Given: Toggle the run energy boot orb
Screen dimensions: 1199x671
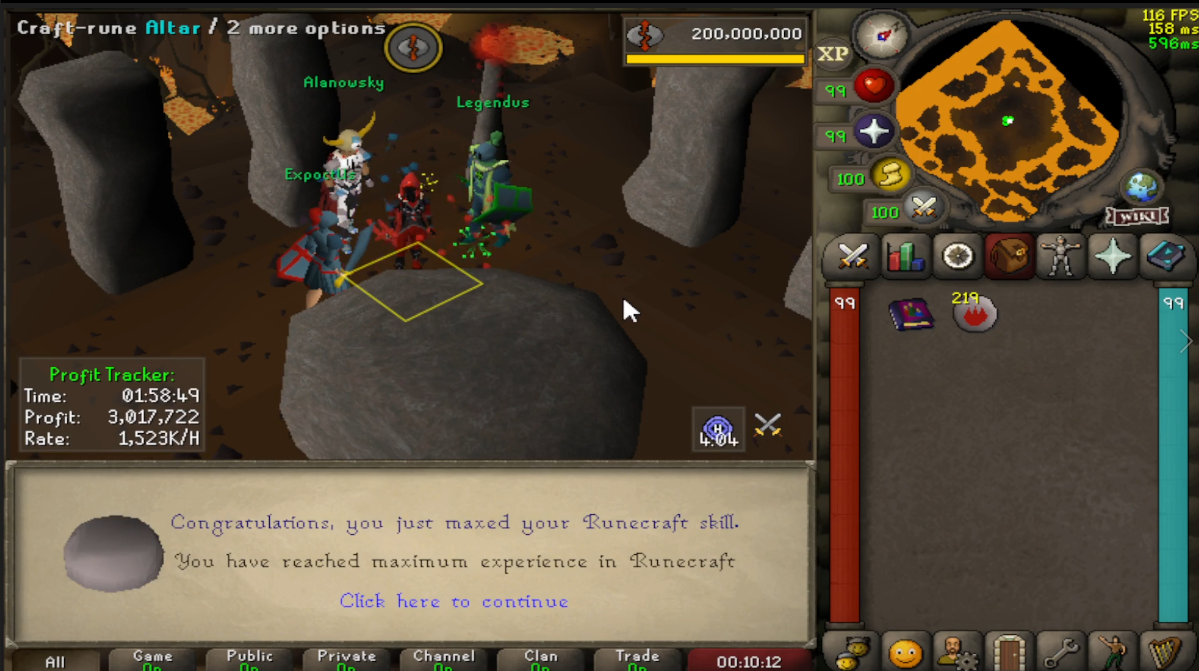Looking at the screenshot, I should click(886, 177).
